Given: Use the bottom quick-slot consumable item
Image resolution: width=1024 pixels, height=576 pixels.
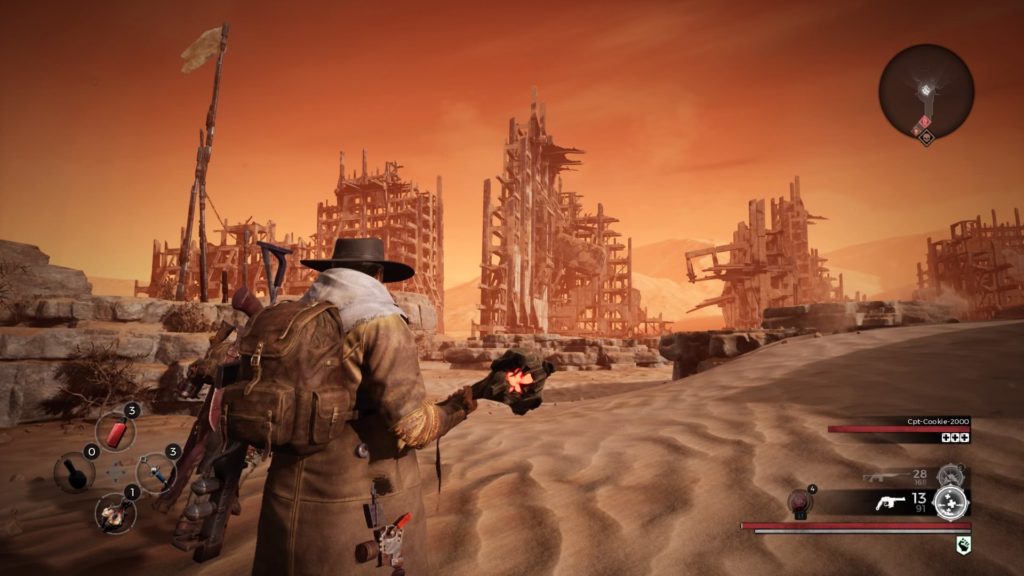Looking at the screenshot, I should pyautogui.click(x=116, y=512).
